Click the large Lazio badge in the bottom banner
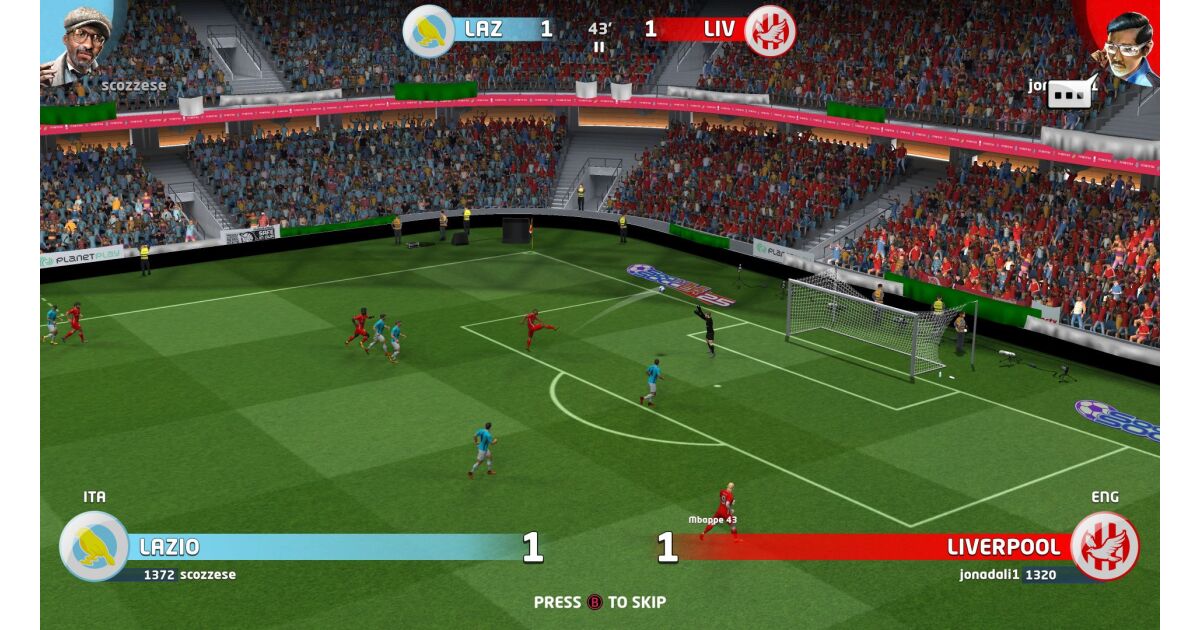1200x630 pixels. (x=94, y=546)
